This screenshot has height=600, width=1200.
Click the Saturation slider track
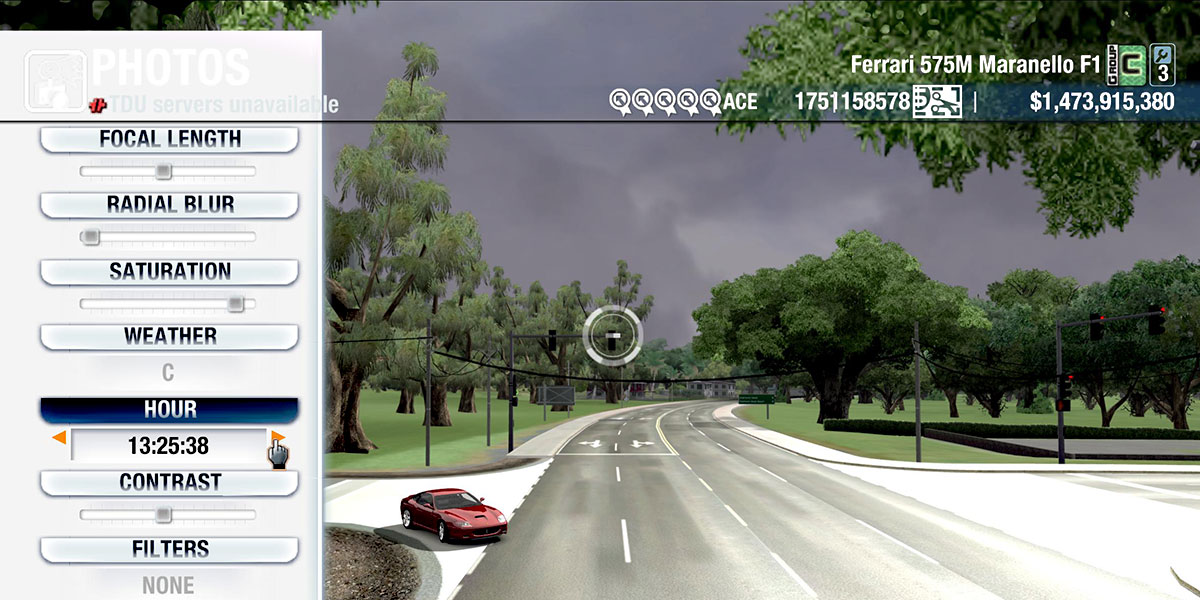pos(168,304)
